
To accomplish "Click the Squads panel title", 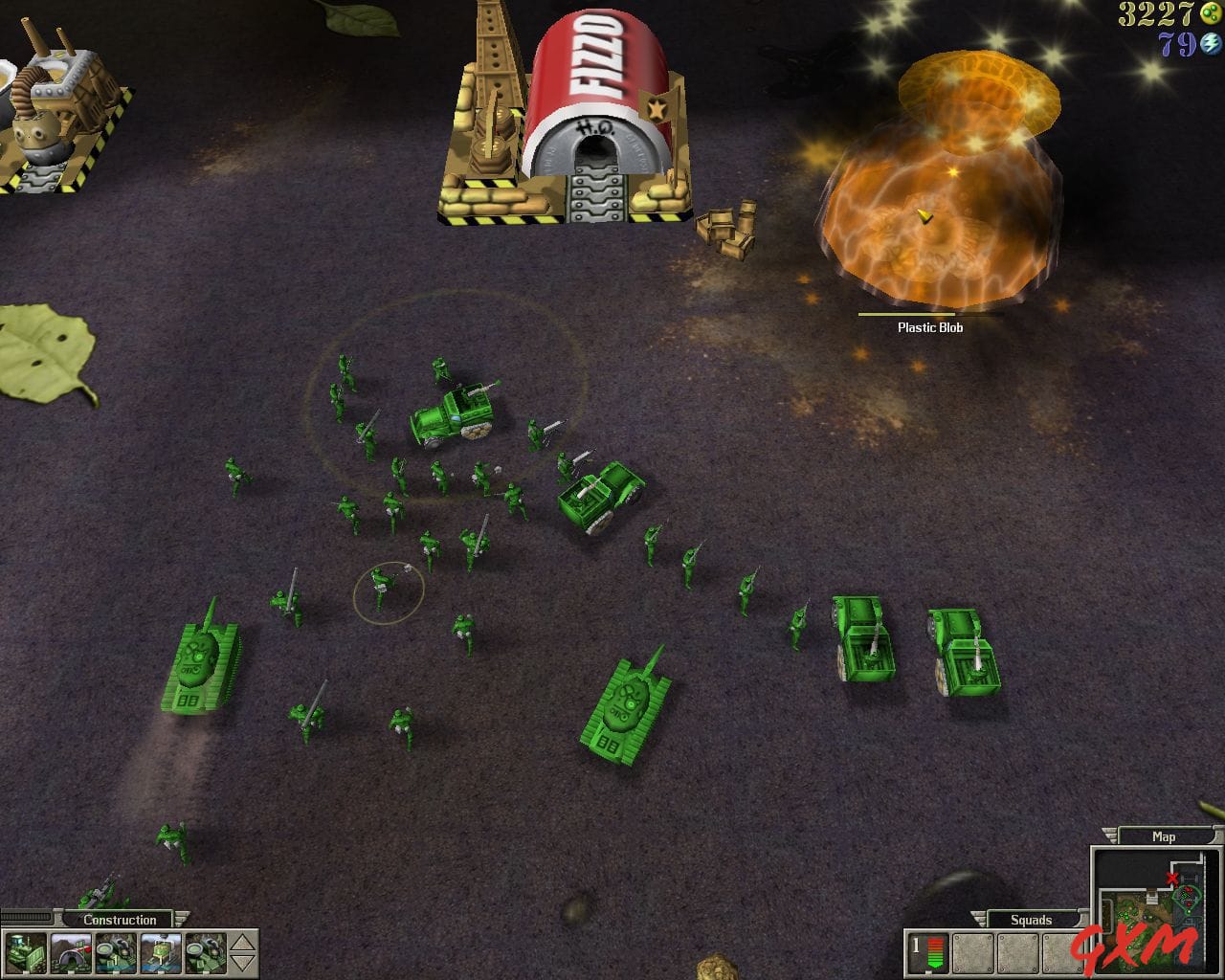I will click(1032, 920).
